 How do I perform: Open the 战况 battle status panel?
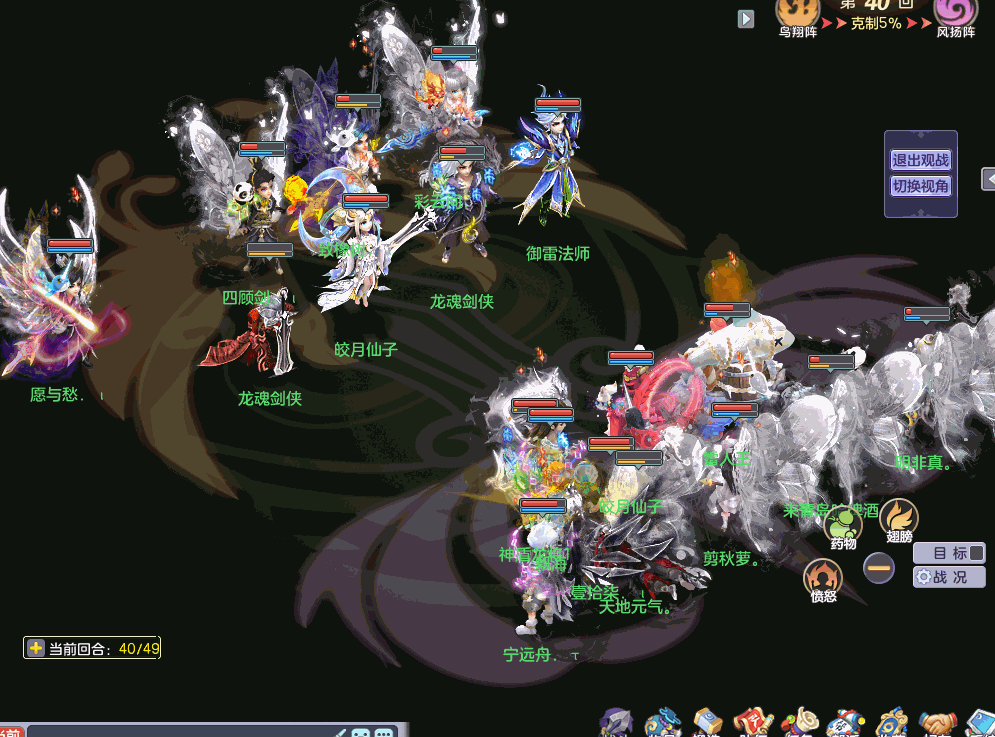[949, 577]
